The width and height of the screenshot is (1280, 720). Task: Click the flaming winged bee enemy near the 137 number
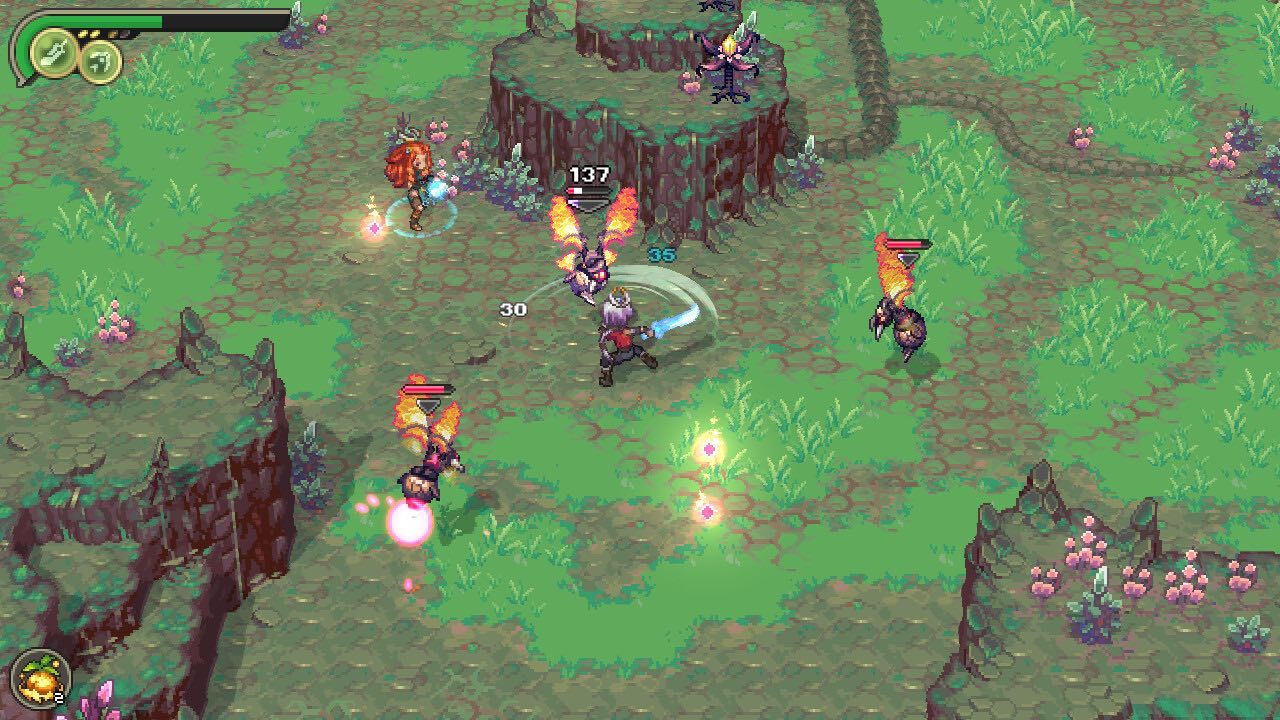590,270
